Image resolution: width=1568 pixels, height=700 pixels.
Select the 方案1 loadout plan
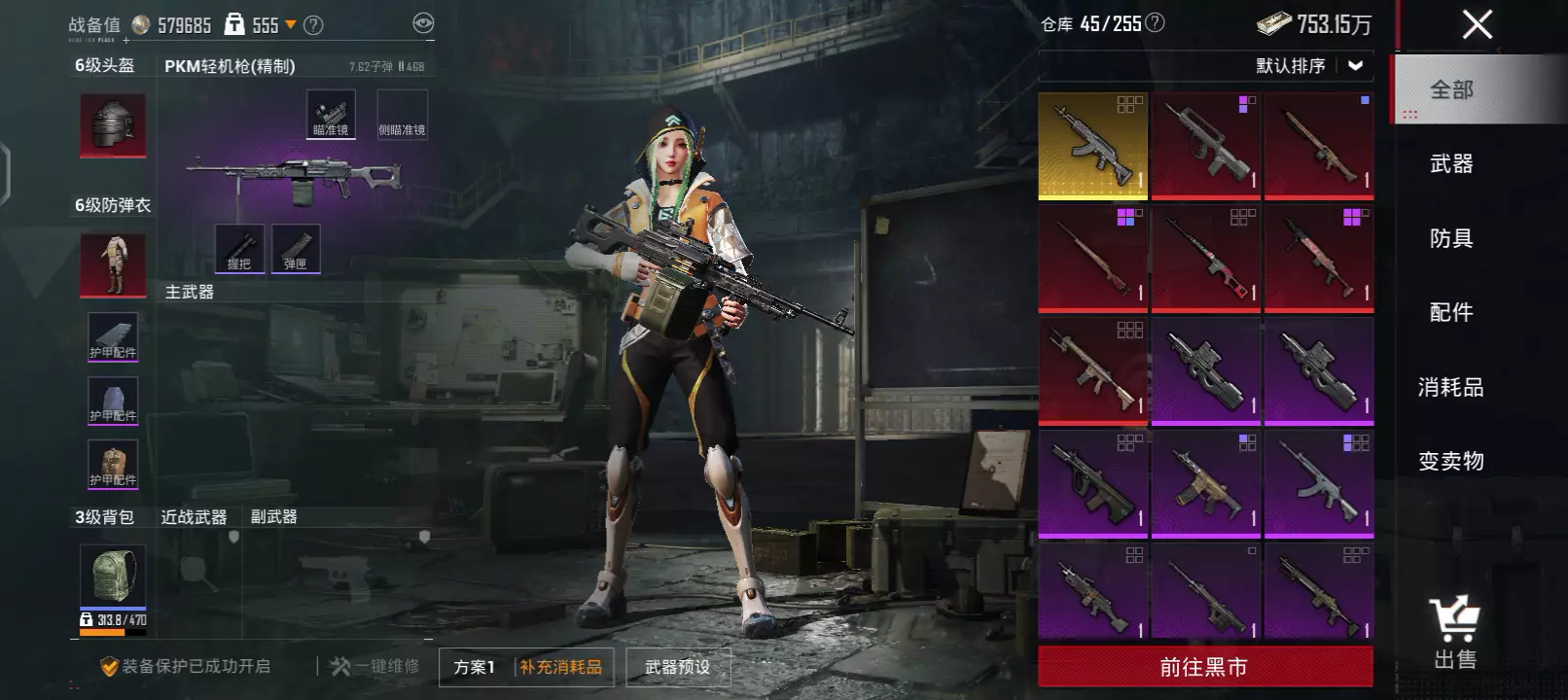click(475, 667)
